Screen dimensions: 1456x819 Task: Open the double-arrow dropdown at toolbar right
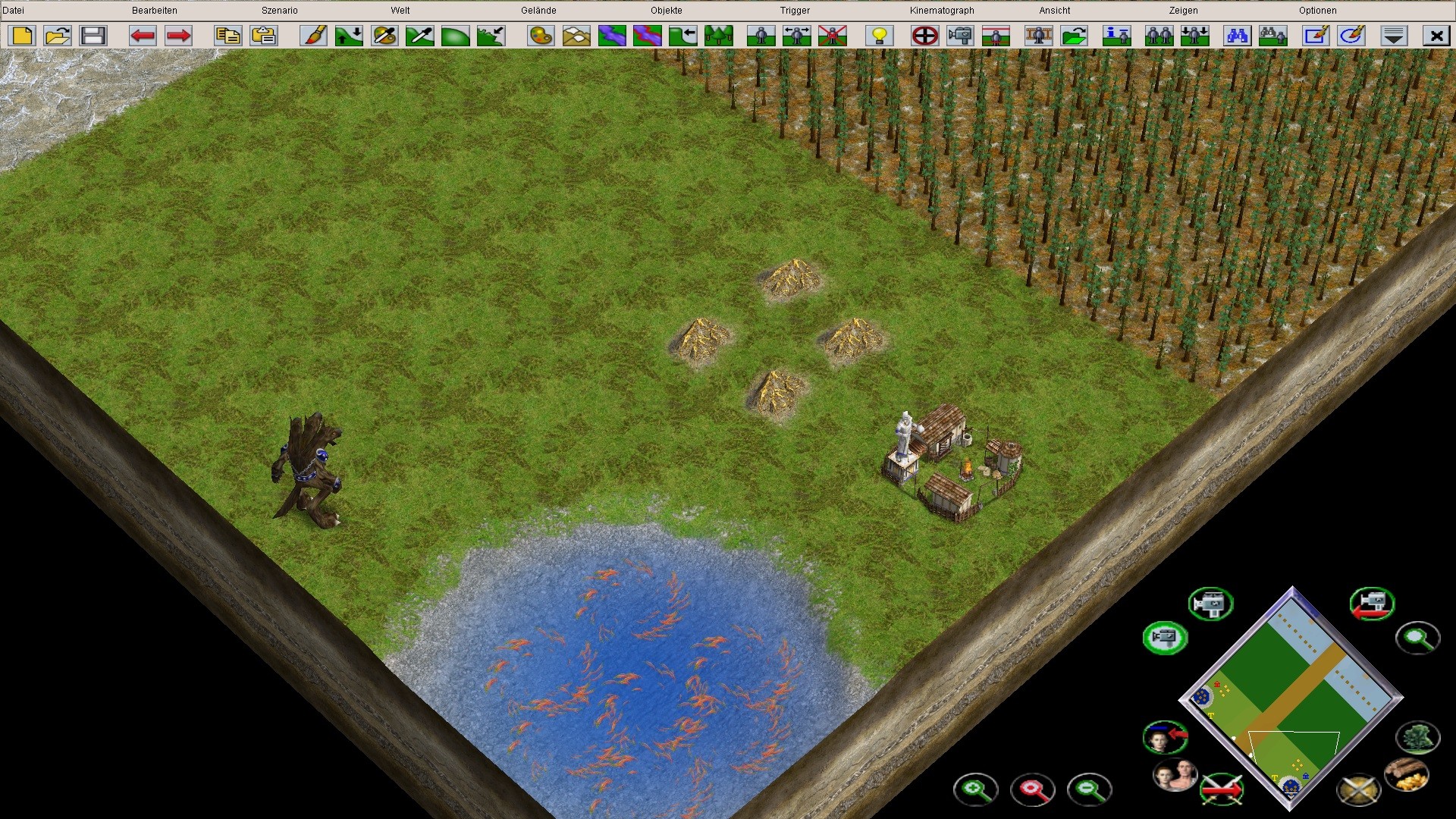click(x=1394, y=36)
